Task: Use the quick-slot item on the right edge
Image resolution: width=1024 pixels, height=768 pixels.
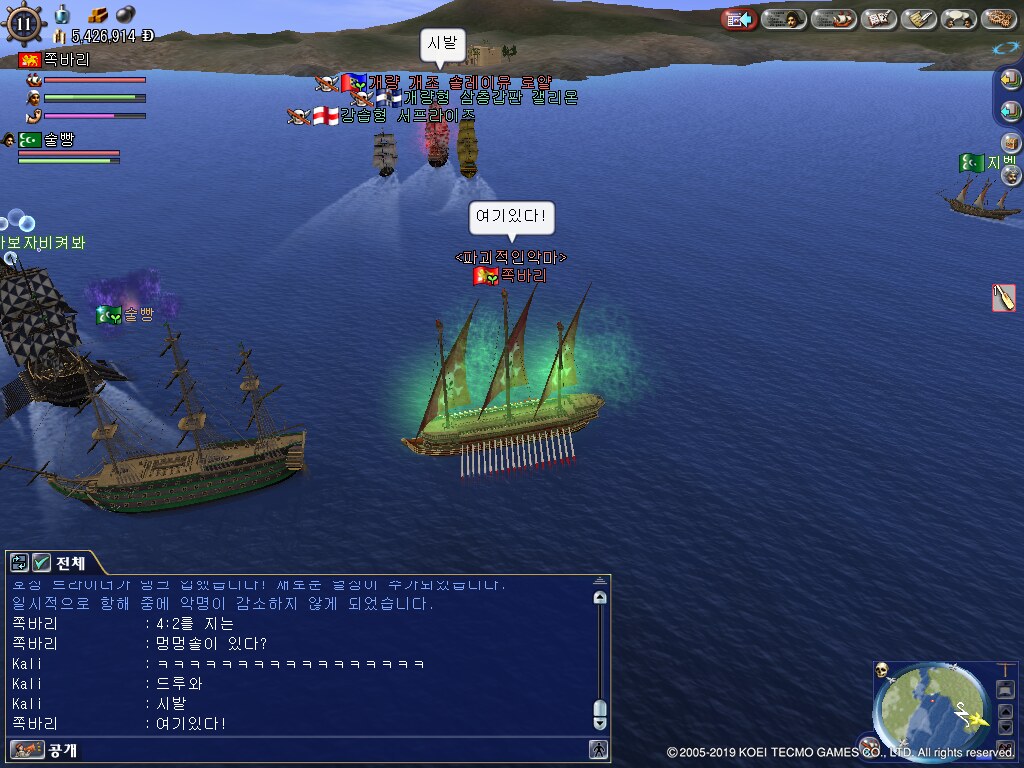Action: 1004,297
